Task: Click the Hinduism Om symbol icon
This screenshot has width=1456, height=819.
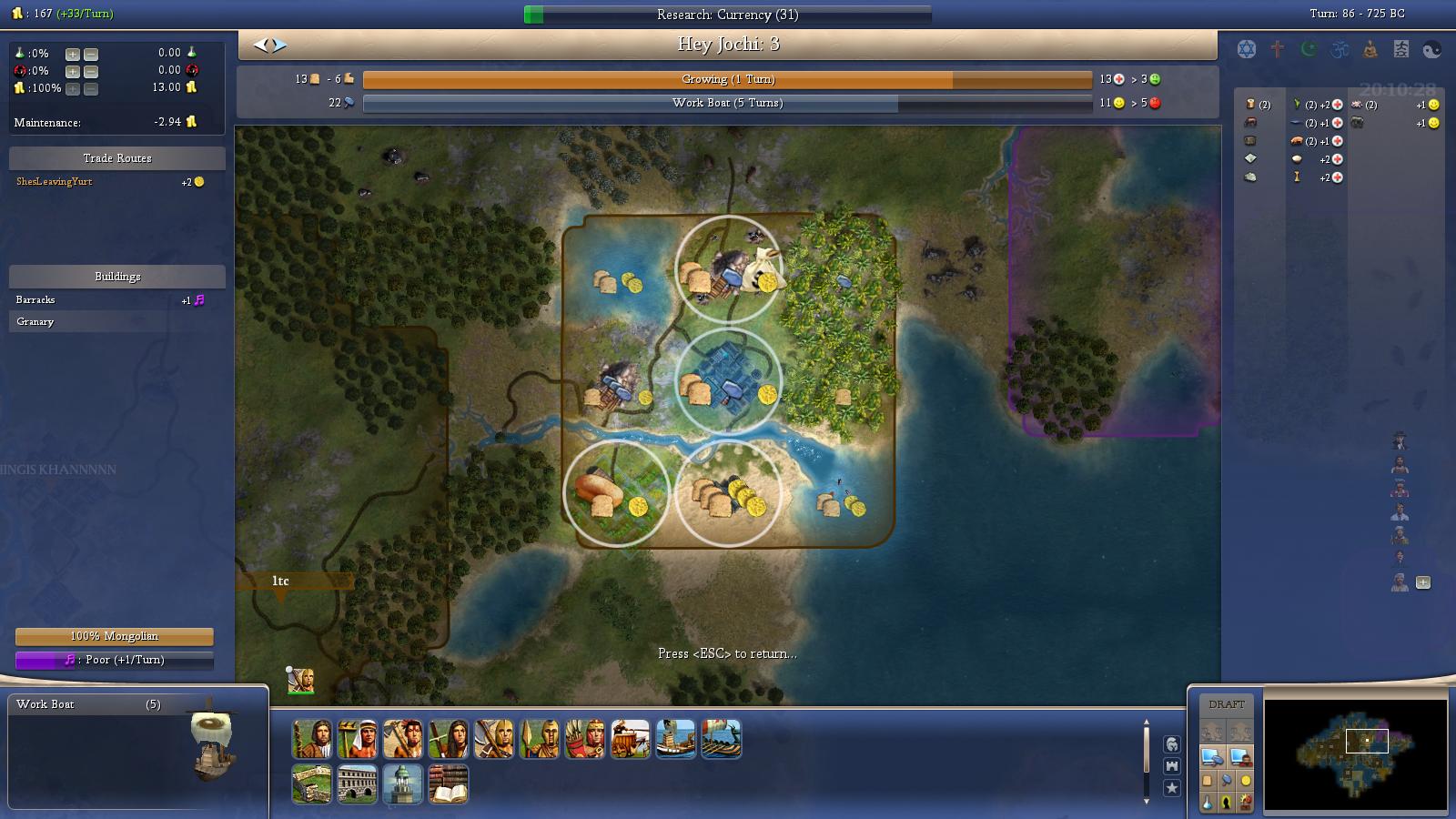Action: coord(1338,48)
